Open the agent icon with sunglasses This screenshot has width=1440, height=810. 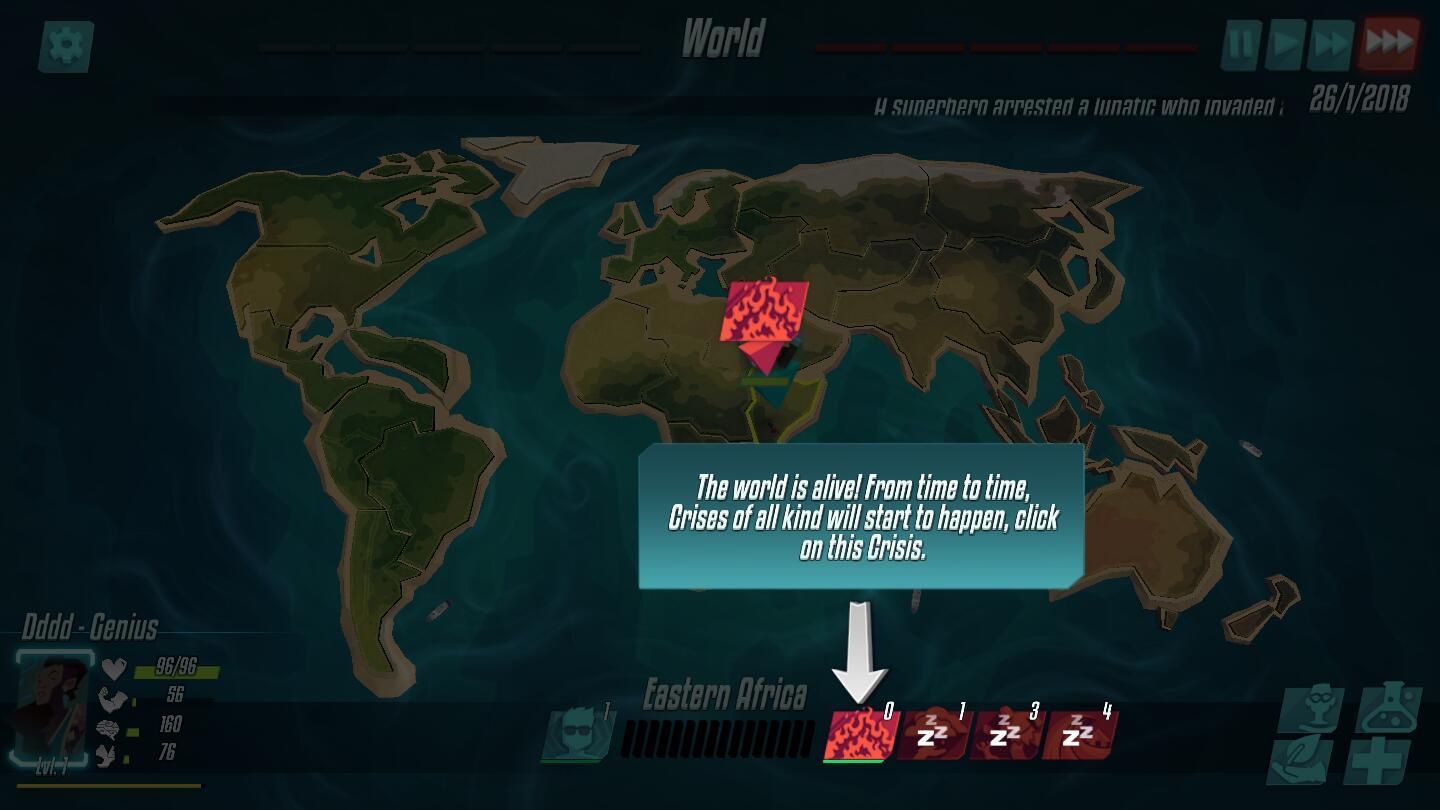pos(577,735)
